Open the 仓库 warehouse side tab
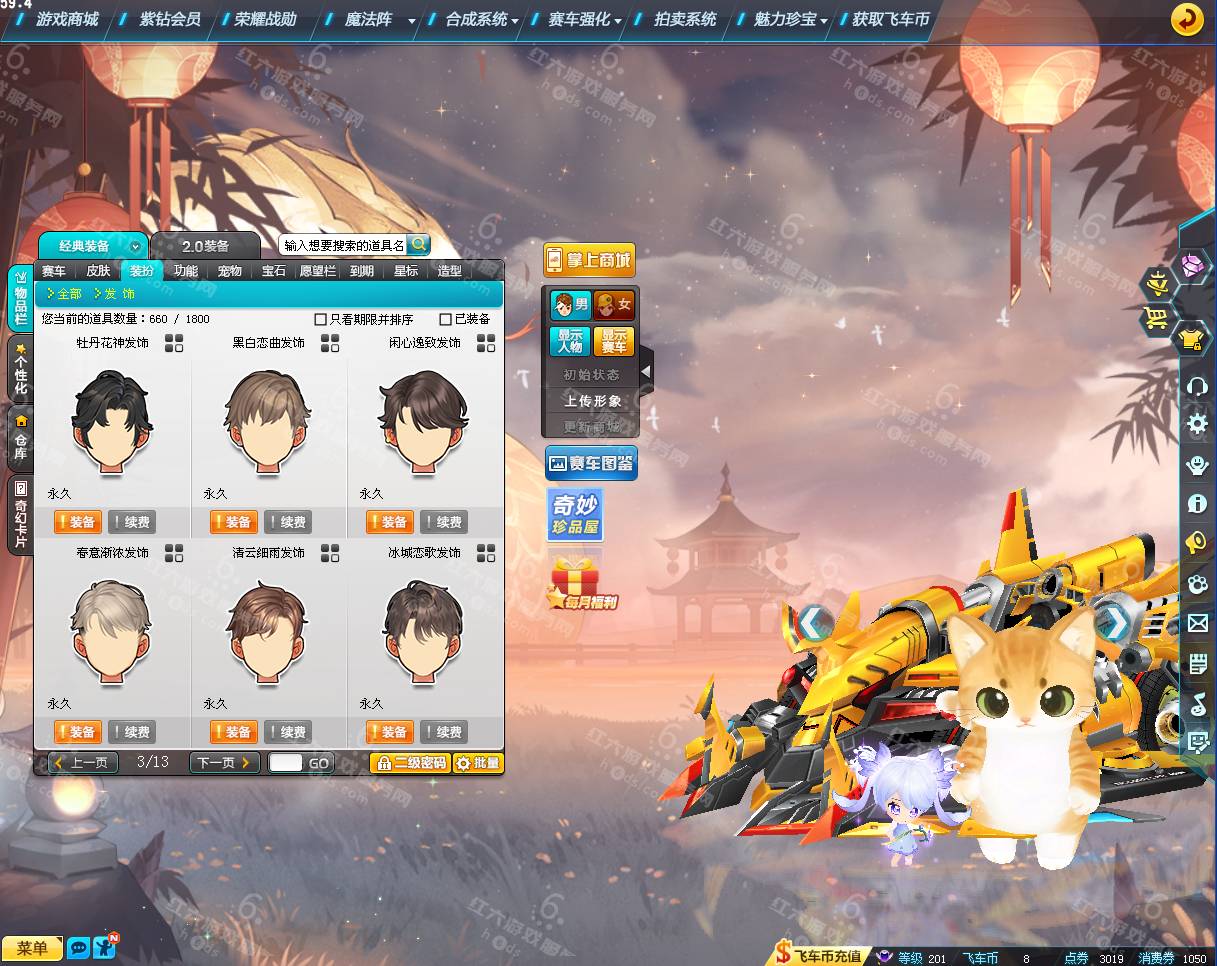 coord(20,438)
